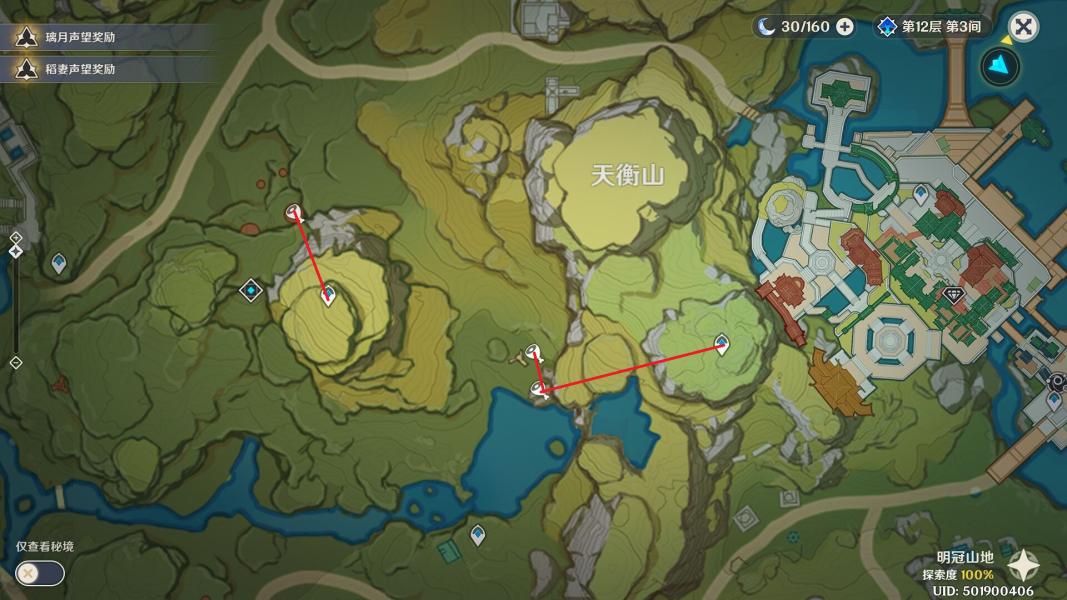Click the map zoom slider handle
The width and height of the screenshot is (1067, 600).
(16, 251)
